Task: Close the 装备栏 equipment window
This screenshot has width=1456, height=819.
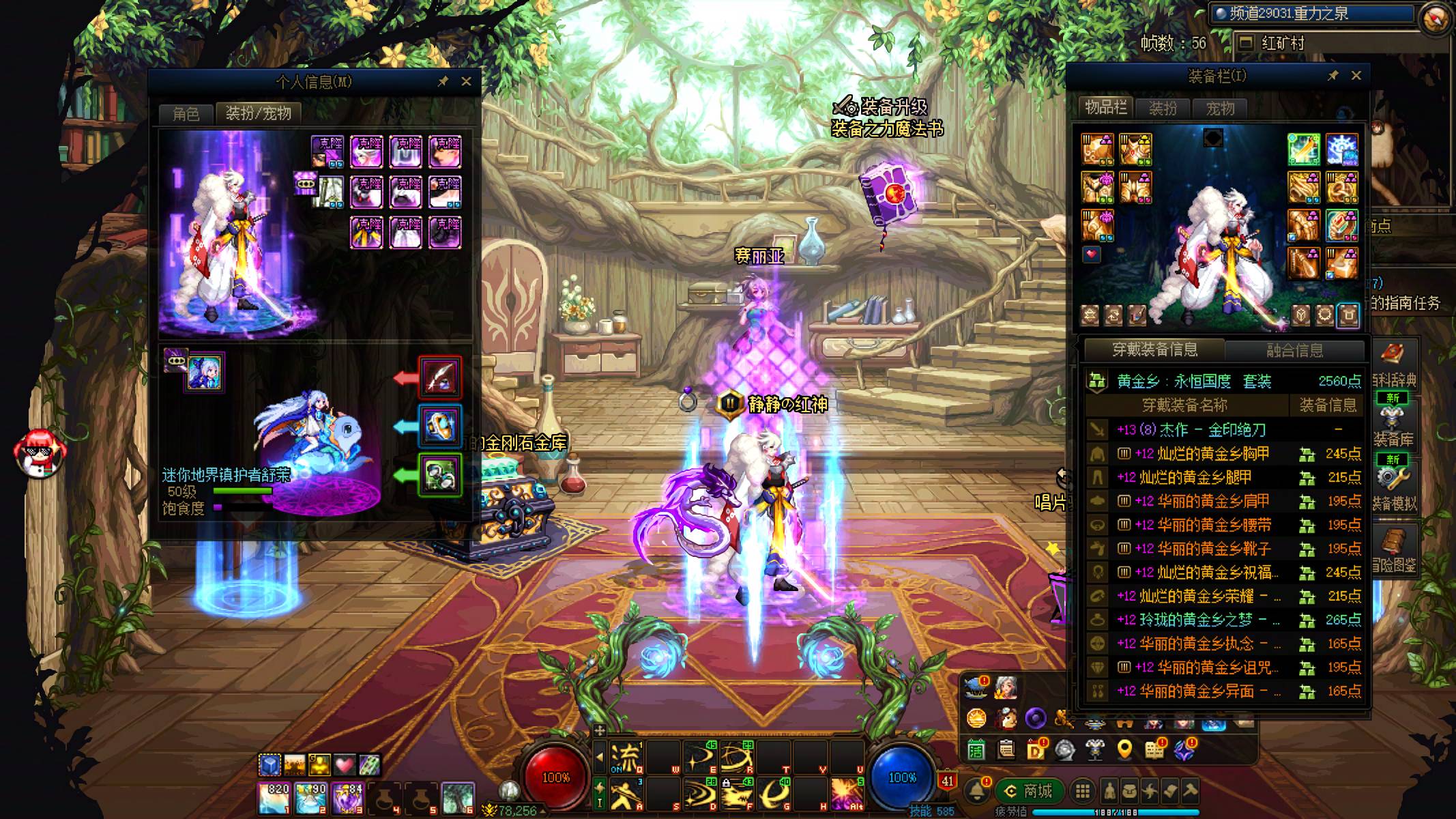Action: pos(1356,76)
